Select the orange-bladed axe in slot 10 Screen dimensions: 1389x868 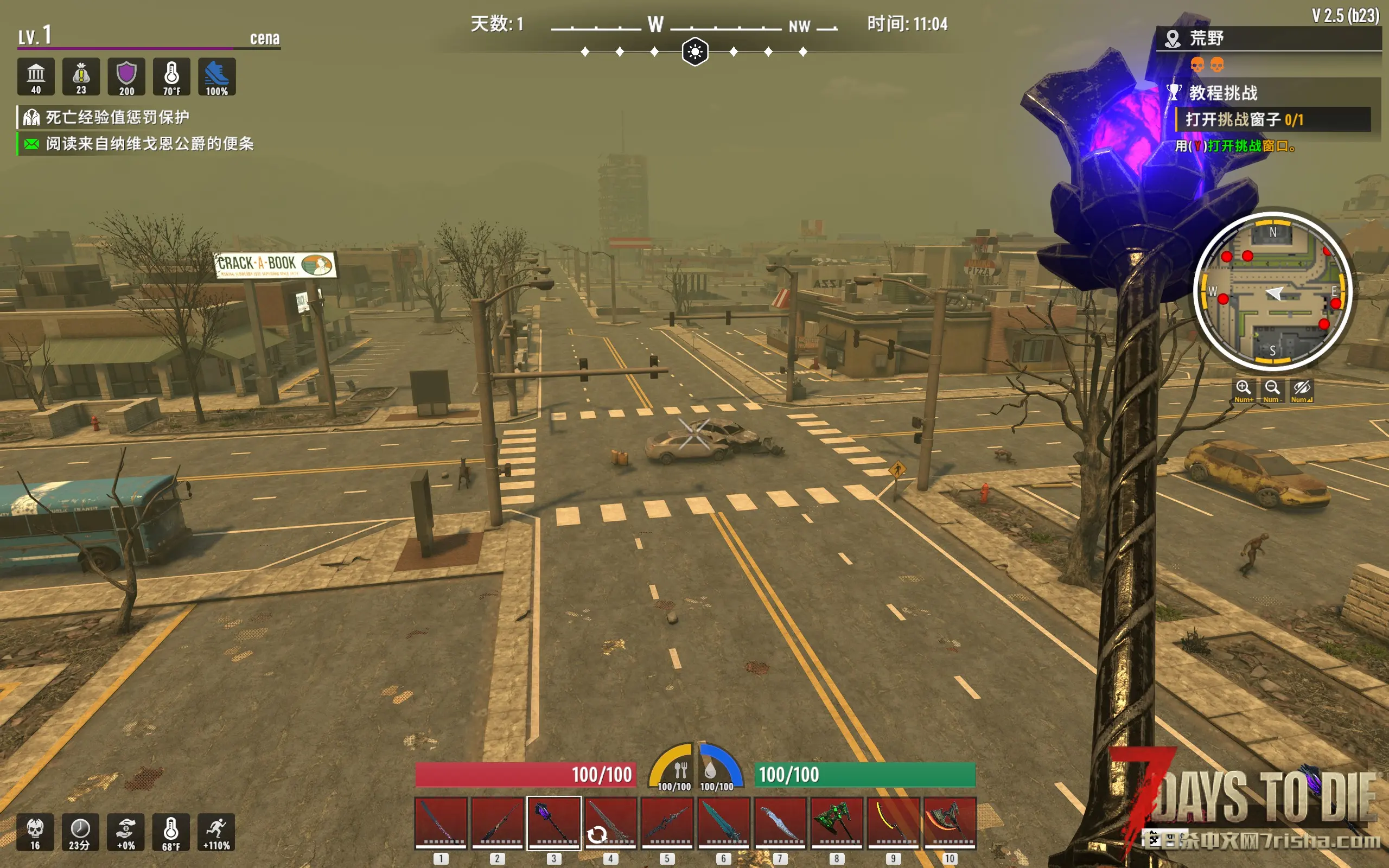pos(950,822)
